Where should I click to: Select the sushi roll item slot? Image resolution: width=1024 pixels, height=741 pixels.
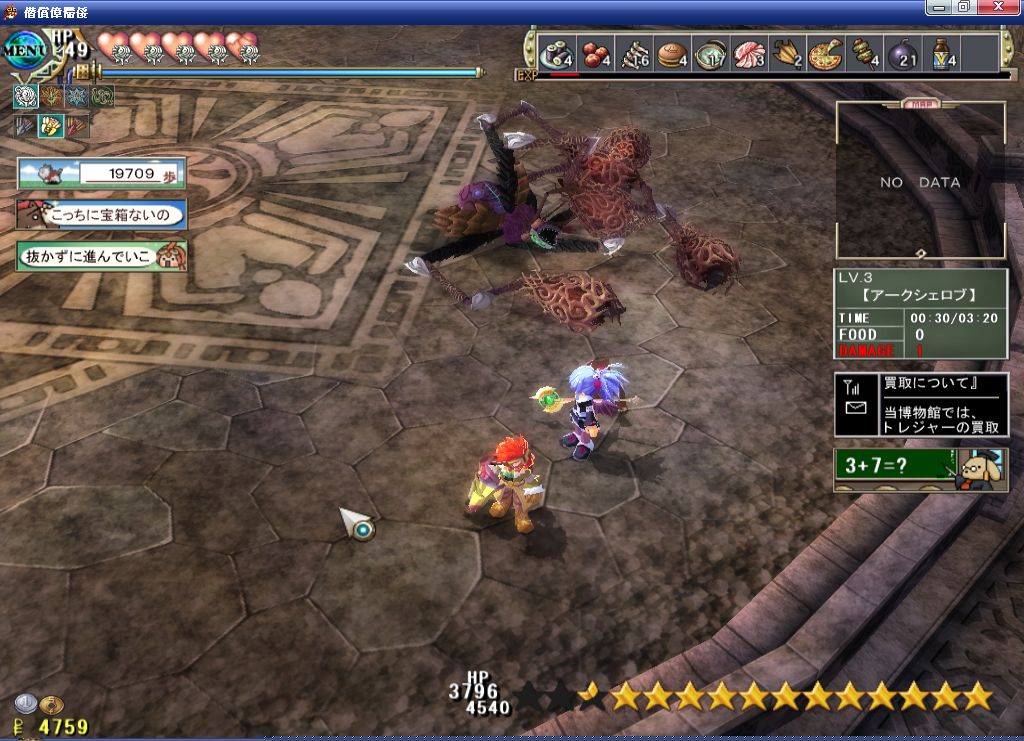click(x=554, y=54)
